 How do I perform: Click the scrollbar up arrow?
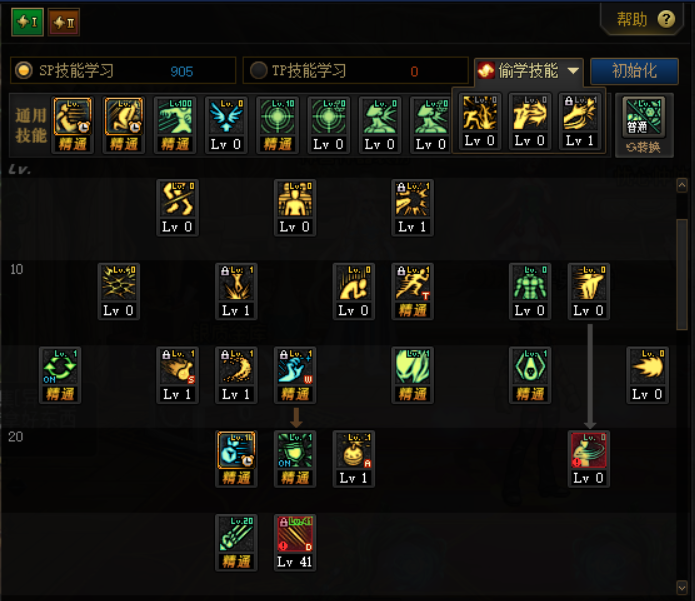pyautogui.click(x=683, y=186)
